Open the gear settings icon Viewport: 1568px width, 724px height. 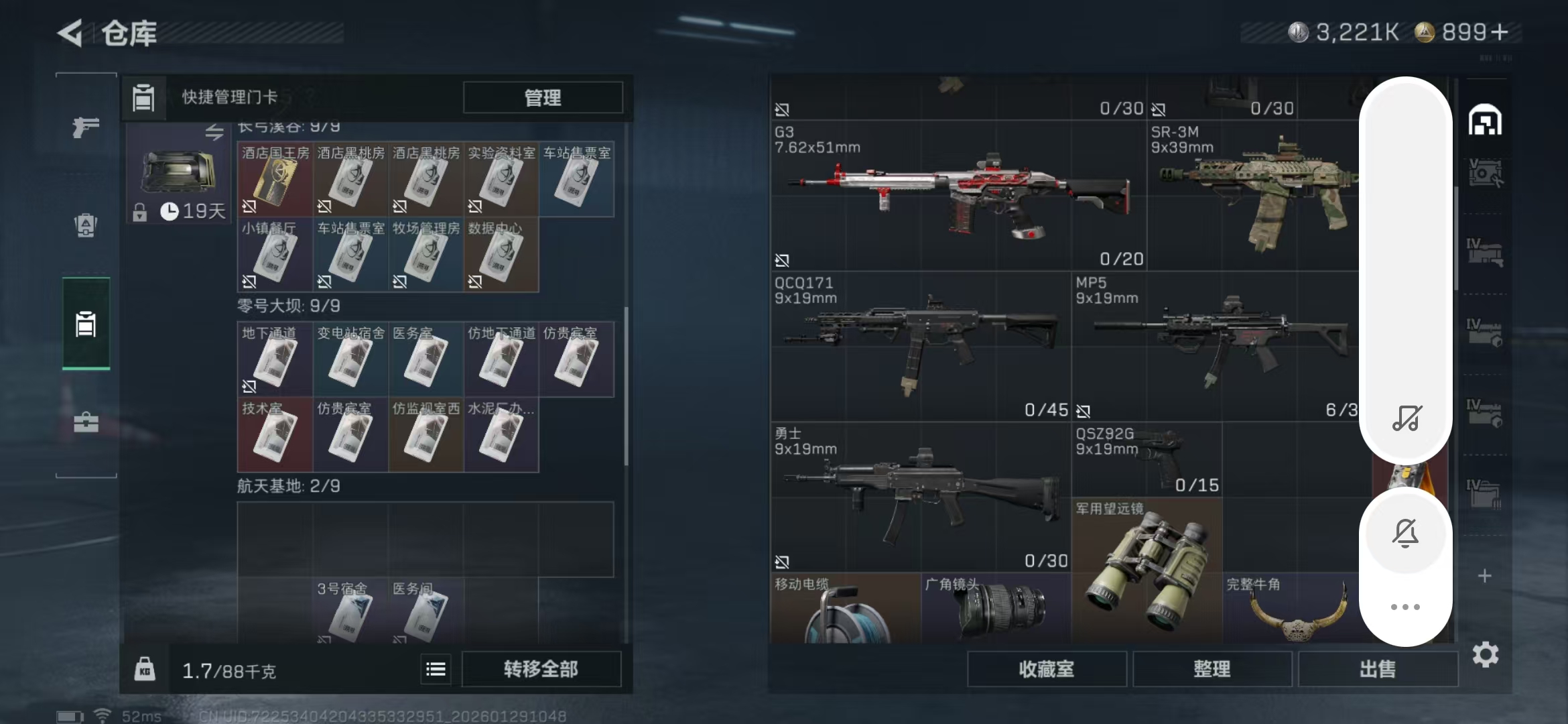click(1485, 654)
